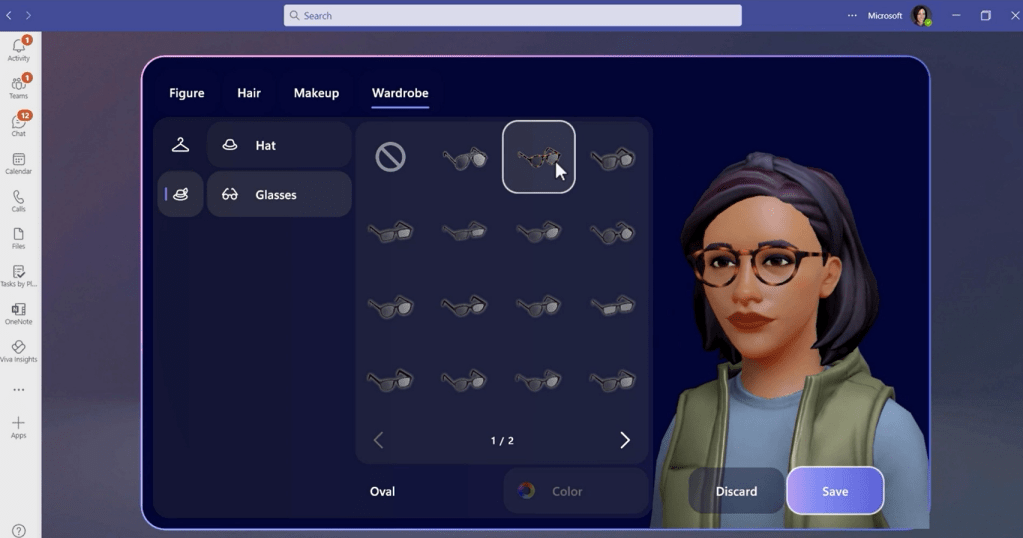The height and width of the screenshot is (538, 1023).
Task: Select the Glasses category
Action: [279, 195]
